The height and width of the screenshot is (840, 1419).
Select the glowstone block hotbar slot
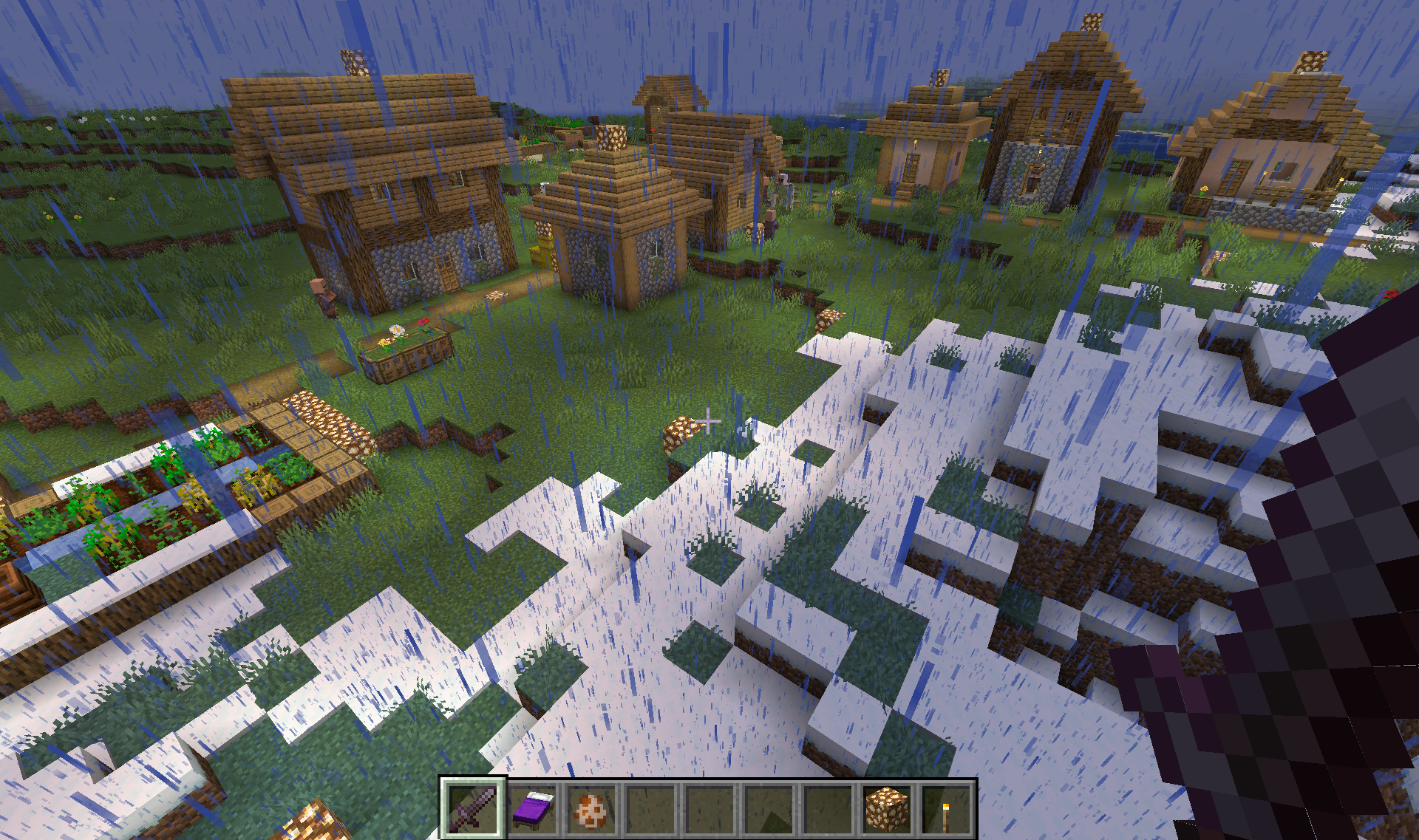(887, 810)
